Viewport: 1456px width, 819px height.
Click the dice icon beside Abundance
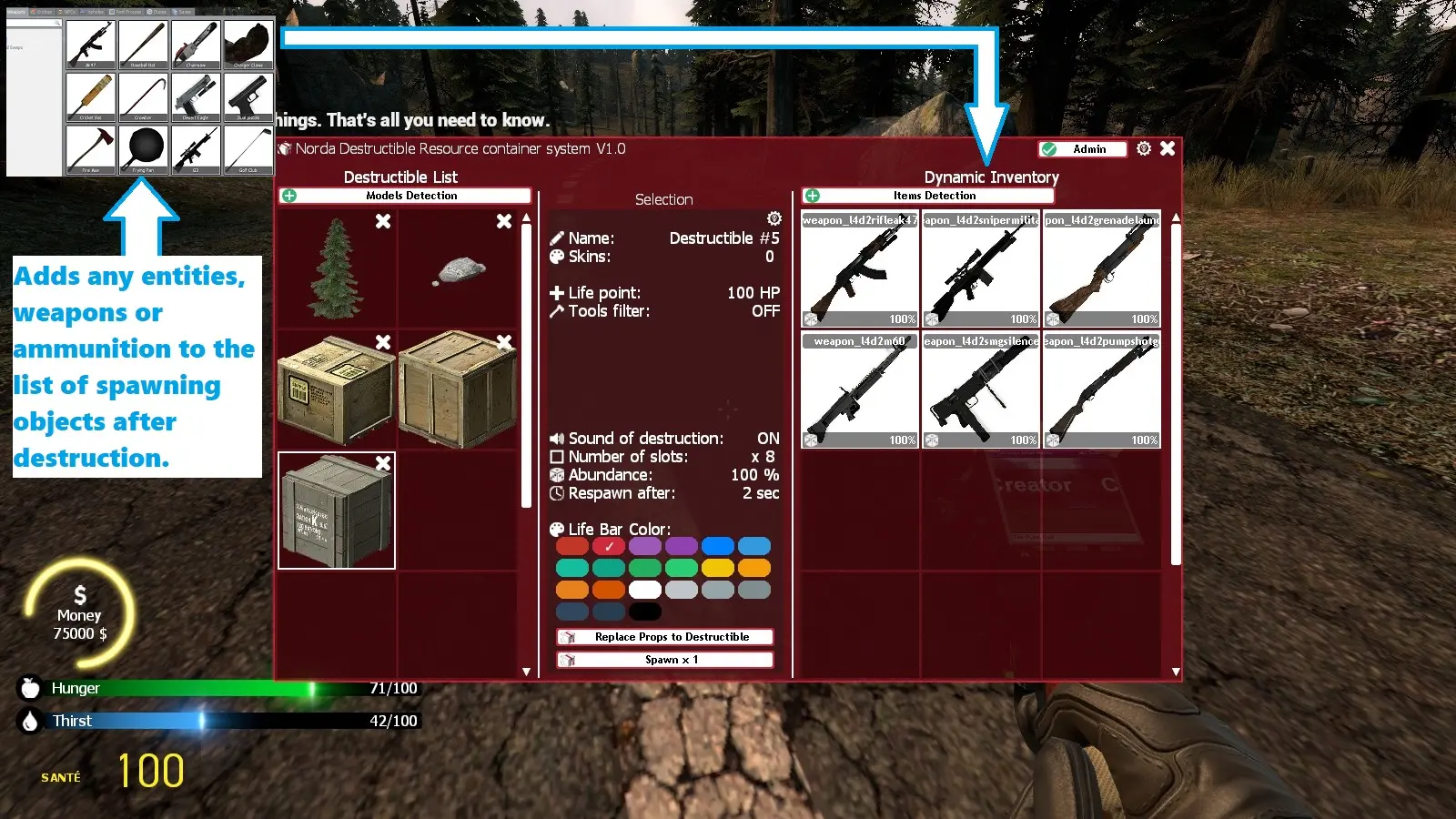pyautogui.click(x=557, y=474)
